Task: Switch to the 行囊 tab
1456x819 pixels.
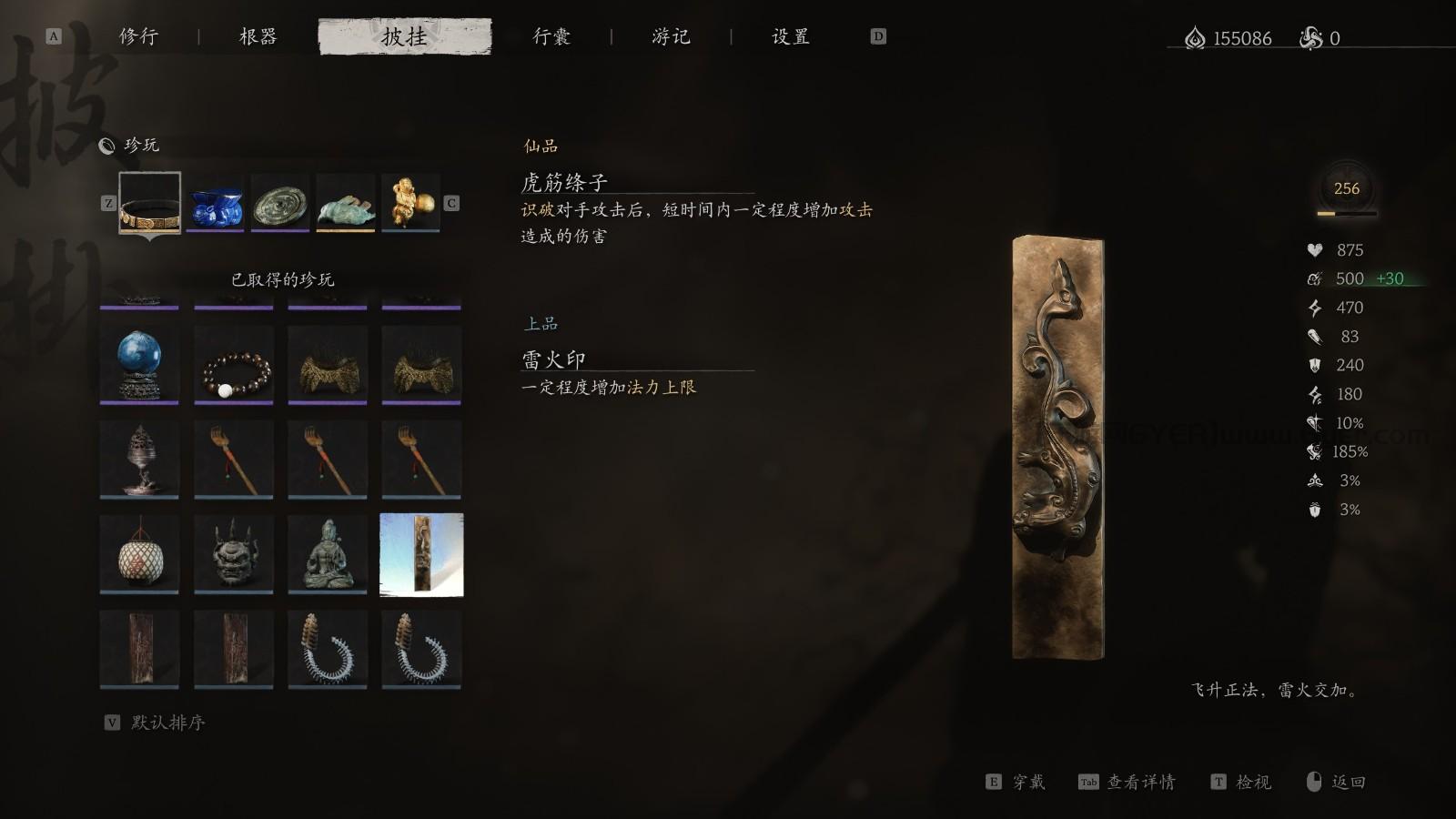Action: pyautogui.click(x=551, y=37)
